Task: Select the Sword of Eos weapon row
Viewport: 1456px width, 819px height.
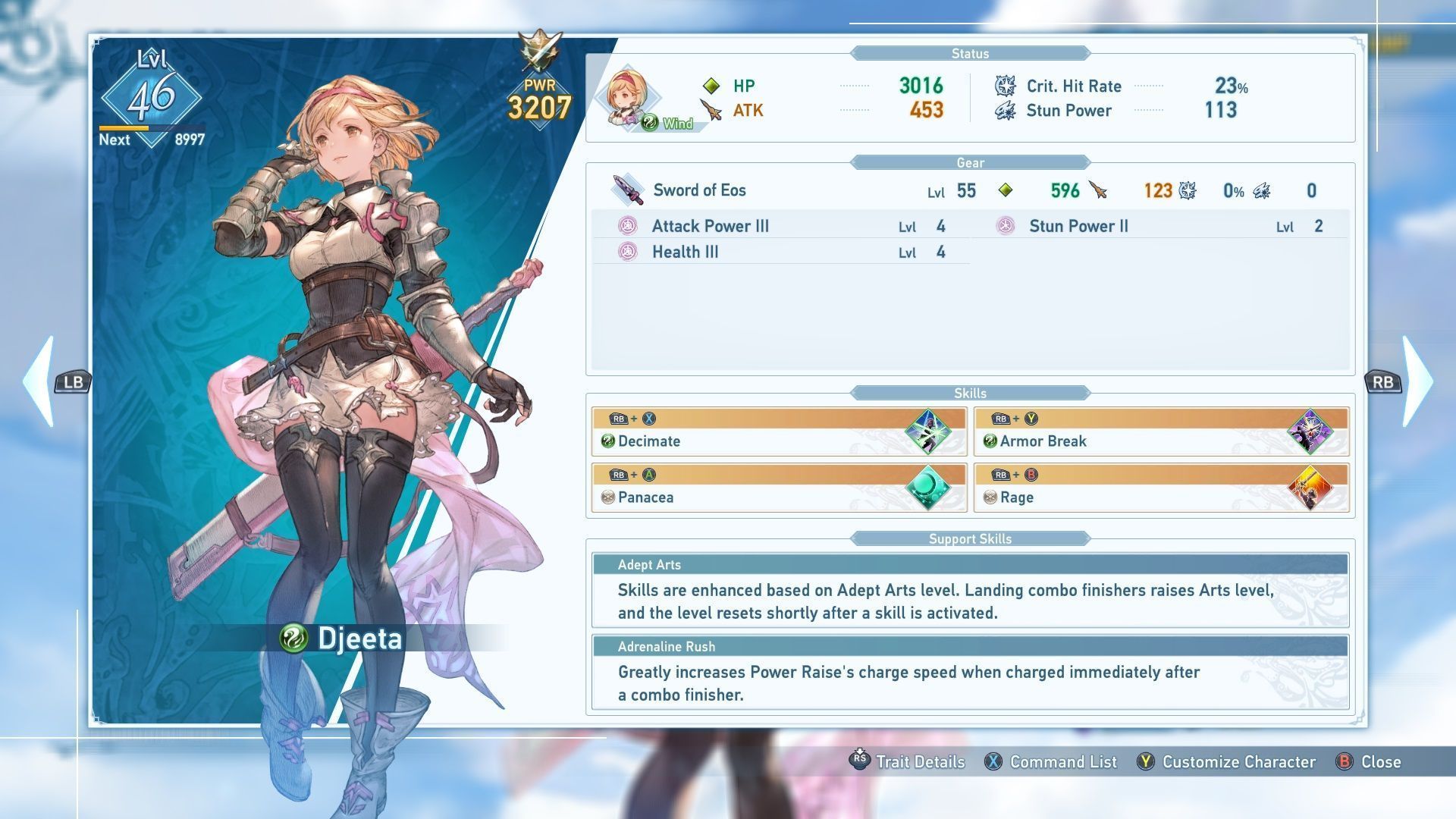Action: (x=969, y=190)
